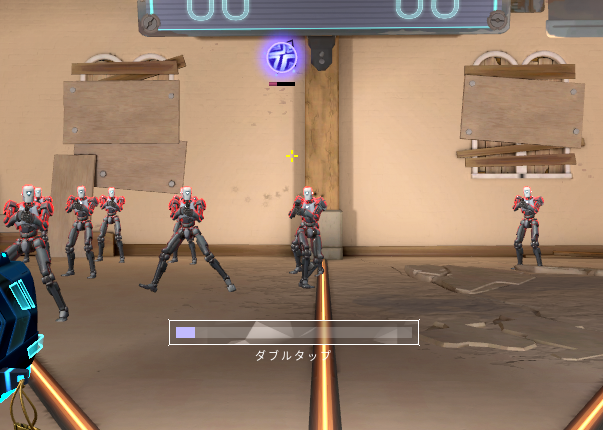Image resolution: width=603 pixels, height=430 pixels.
Task: Click the glowing purple ability marker icon
Action: pos(281,57)
